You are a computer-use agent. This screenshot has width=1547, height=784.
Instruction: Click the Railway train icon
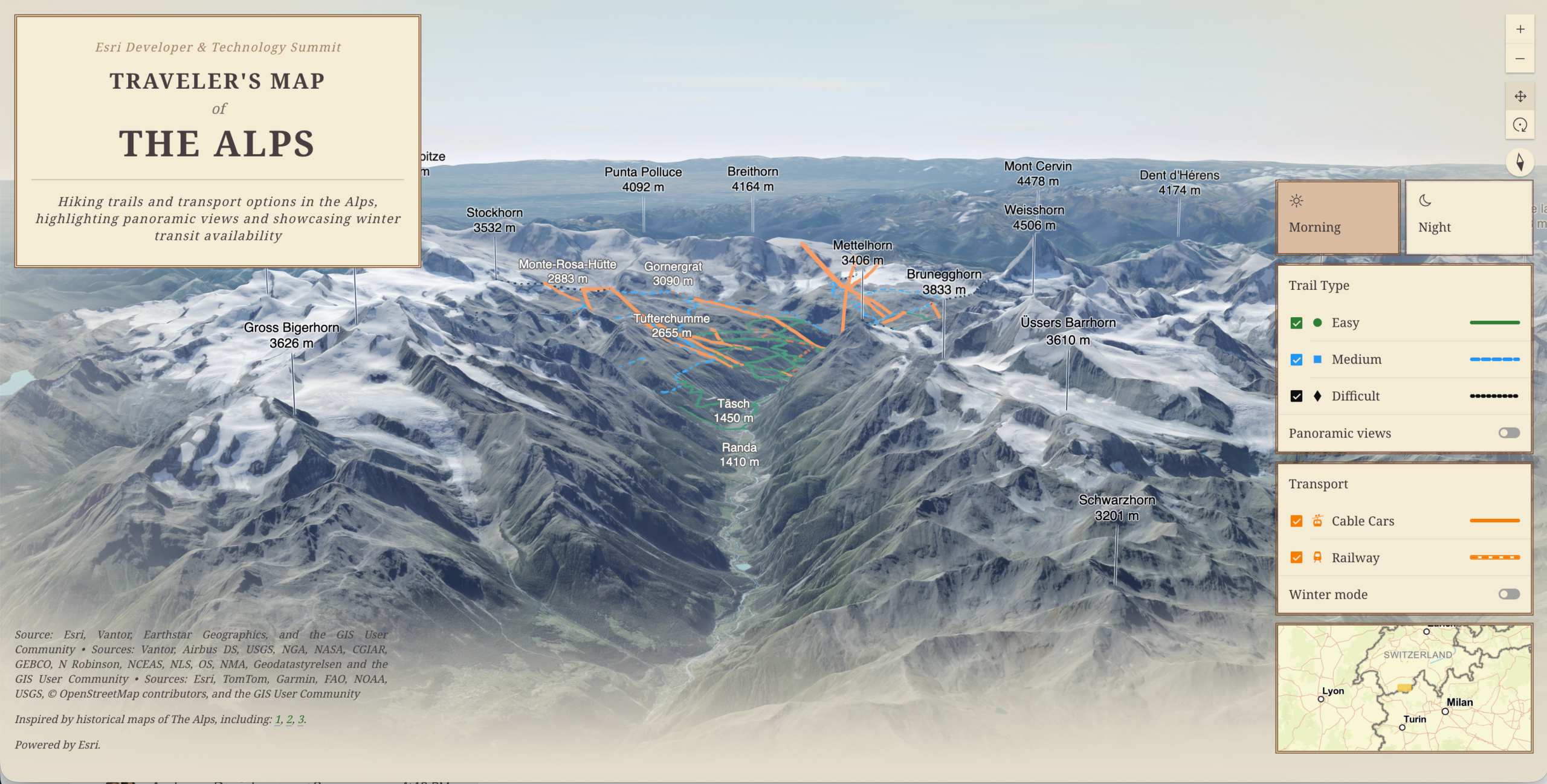[x=1317, y=557]
